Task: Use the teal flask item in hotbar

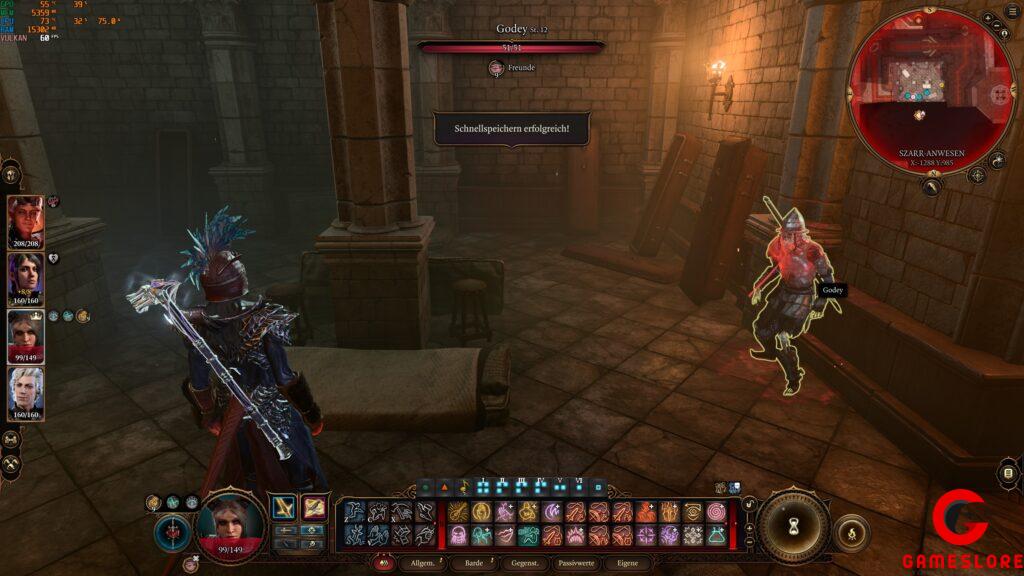Action: (716, 535)
